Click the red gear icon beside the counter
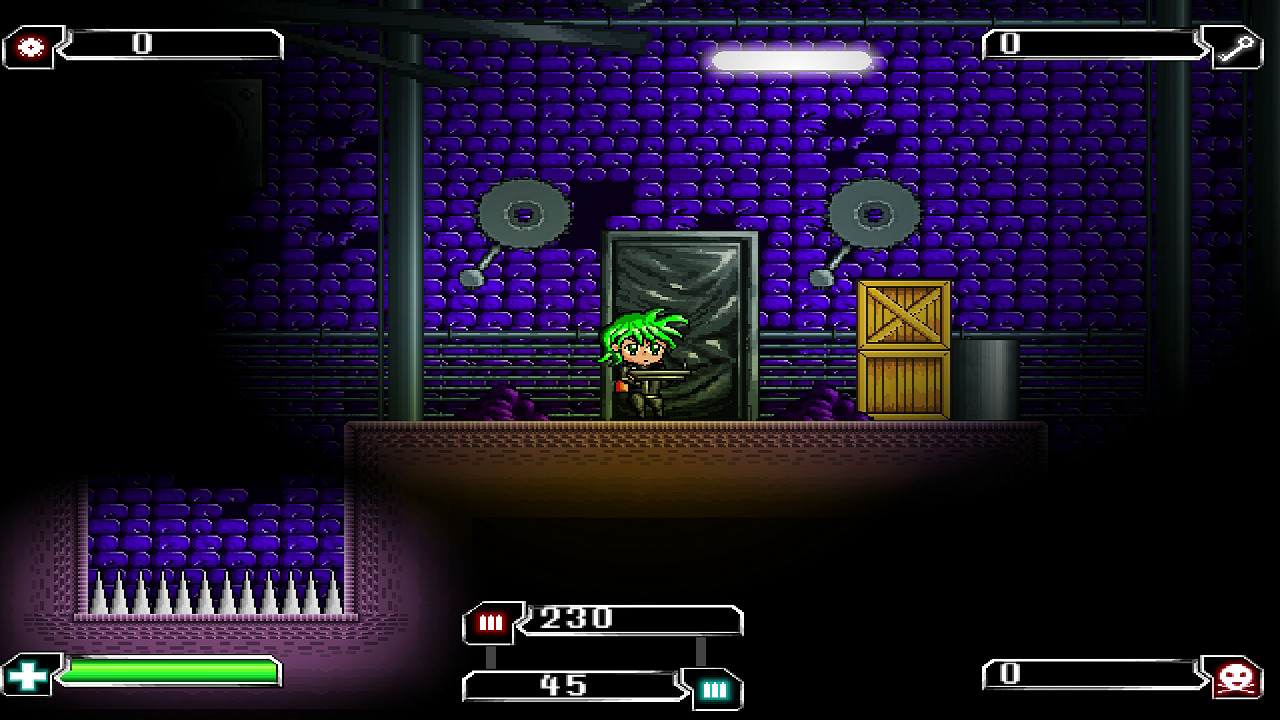The width and height of the screenshot is (1280, 720). click(x=31, y=47)
